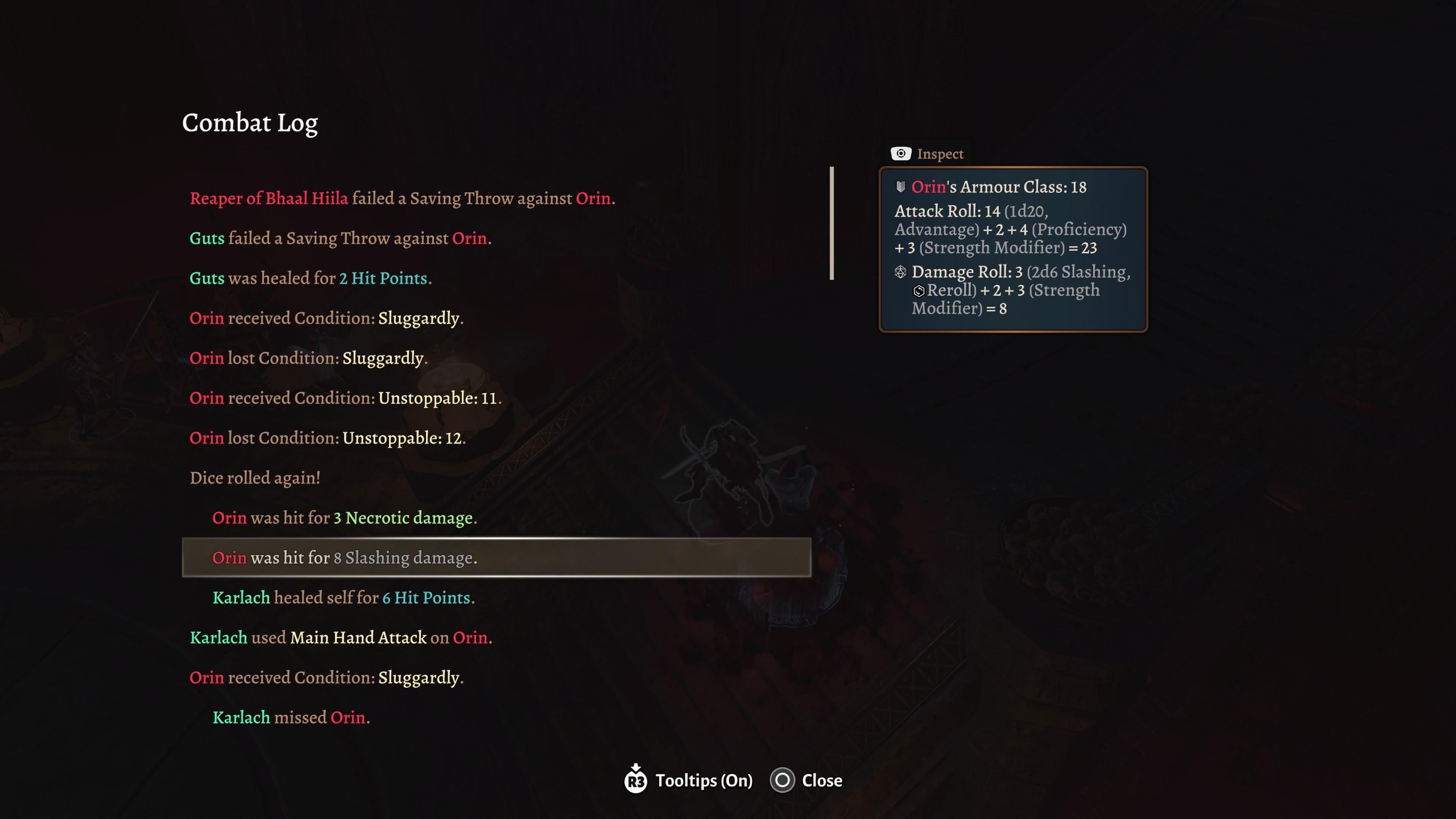Click 'Karlach missed Orin' entry
This screenshot has width=1456, height=819.
click(291, 717)
